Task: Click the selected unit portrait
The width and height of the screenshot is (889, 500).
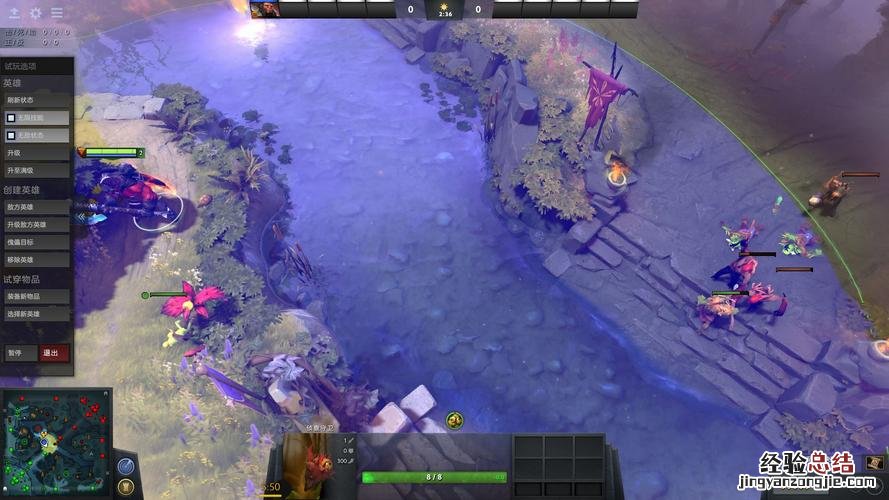Action: [x=312, y=466]
